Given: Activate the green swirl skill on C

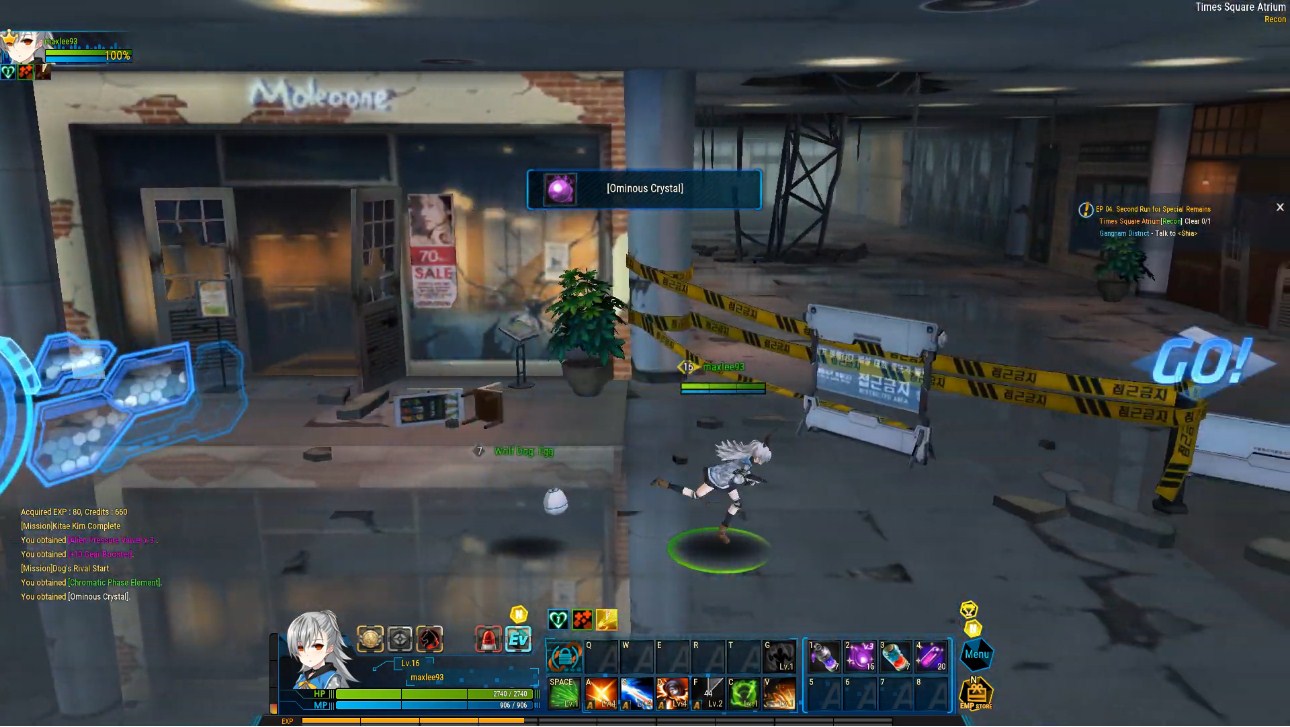Looking at the screenshot, I should (x=743, y=693).
